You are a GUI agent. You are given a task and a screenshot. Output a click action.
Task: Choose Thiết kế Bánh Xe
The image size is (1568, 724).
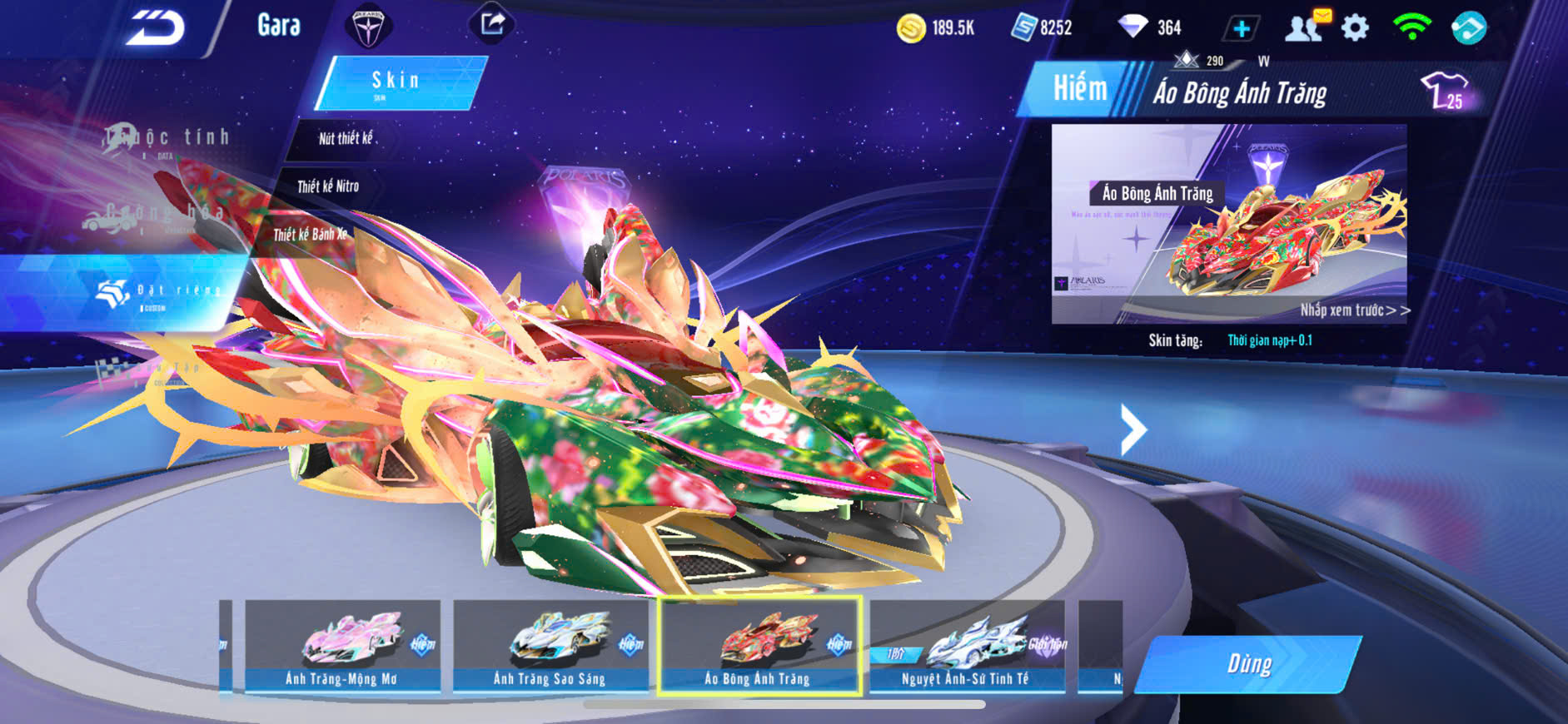pyautogui.click(x=310, y=235)
